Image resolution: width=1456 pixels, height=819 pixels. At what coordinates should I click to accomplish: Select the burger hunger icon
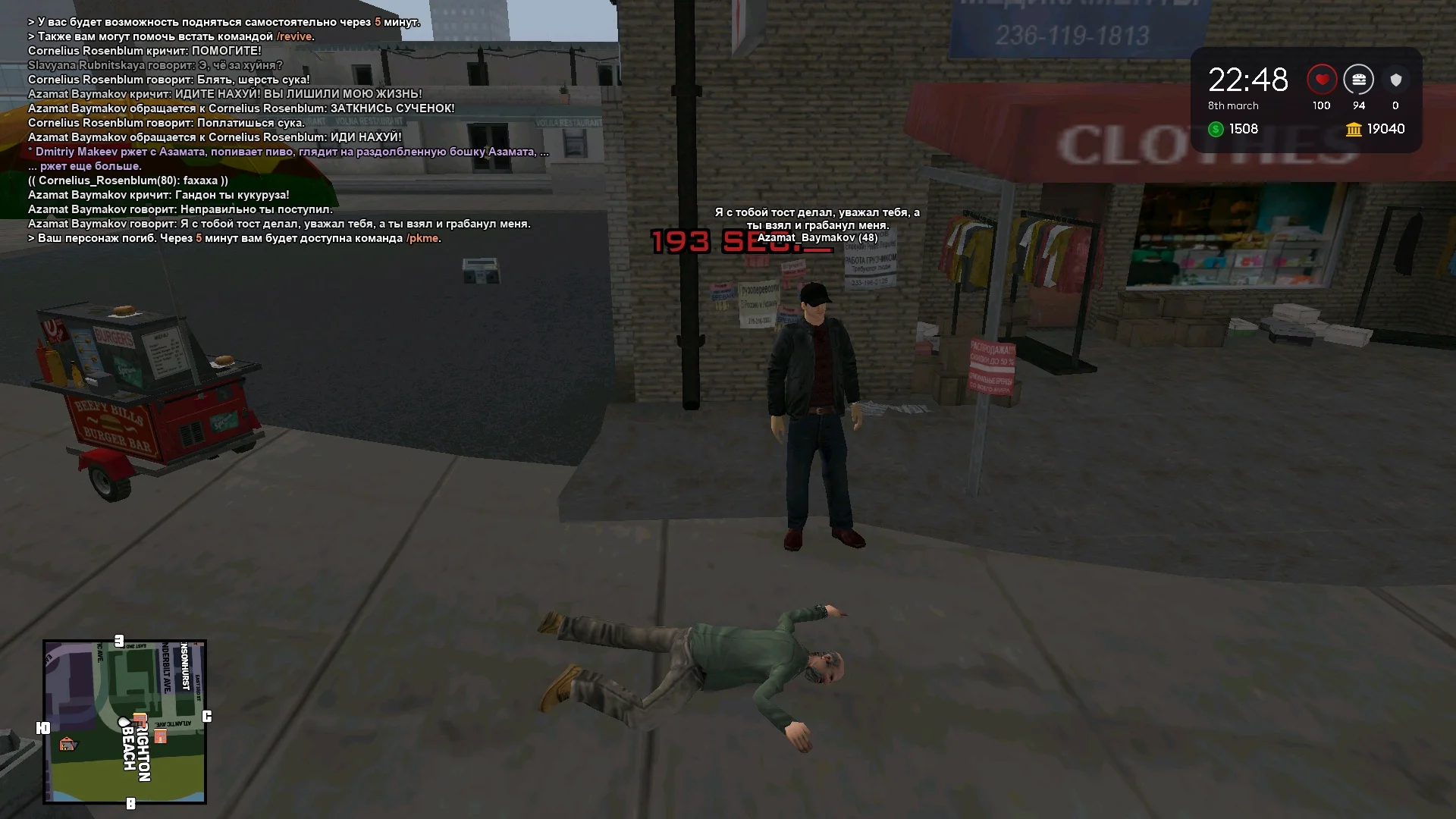point(1358,80)
